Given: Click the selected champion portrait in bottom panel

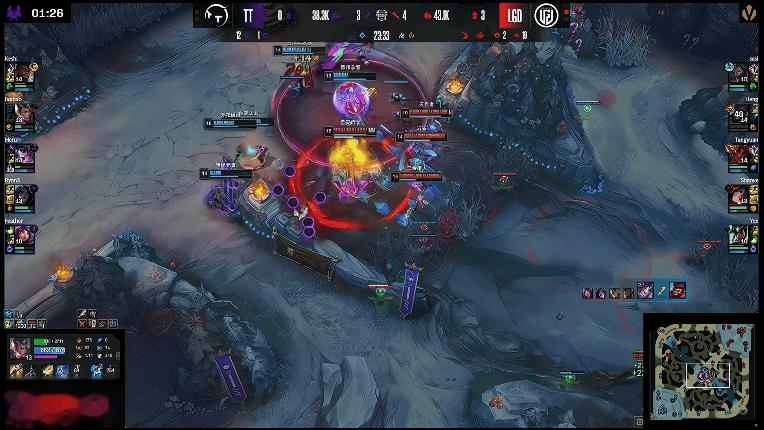Looking at the screenshot, I should (x=21, y=349).
